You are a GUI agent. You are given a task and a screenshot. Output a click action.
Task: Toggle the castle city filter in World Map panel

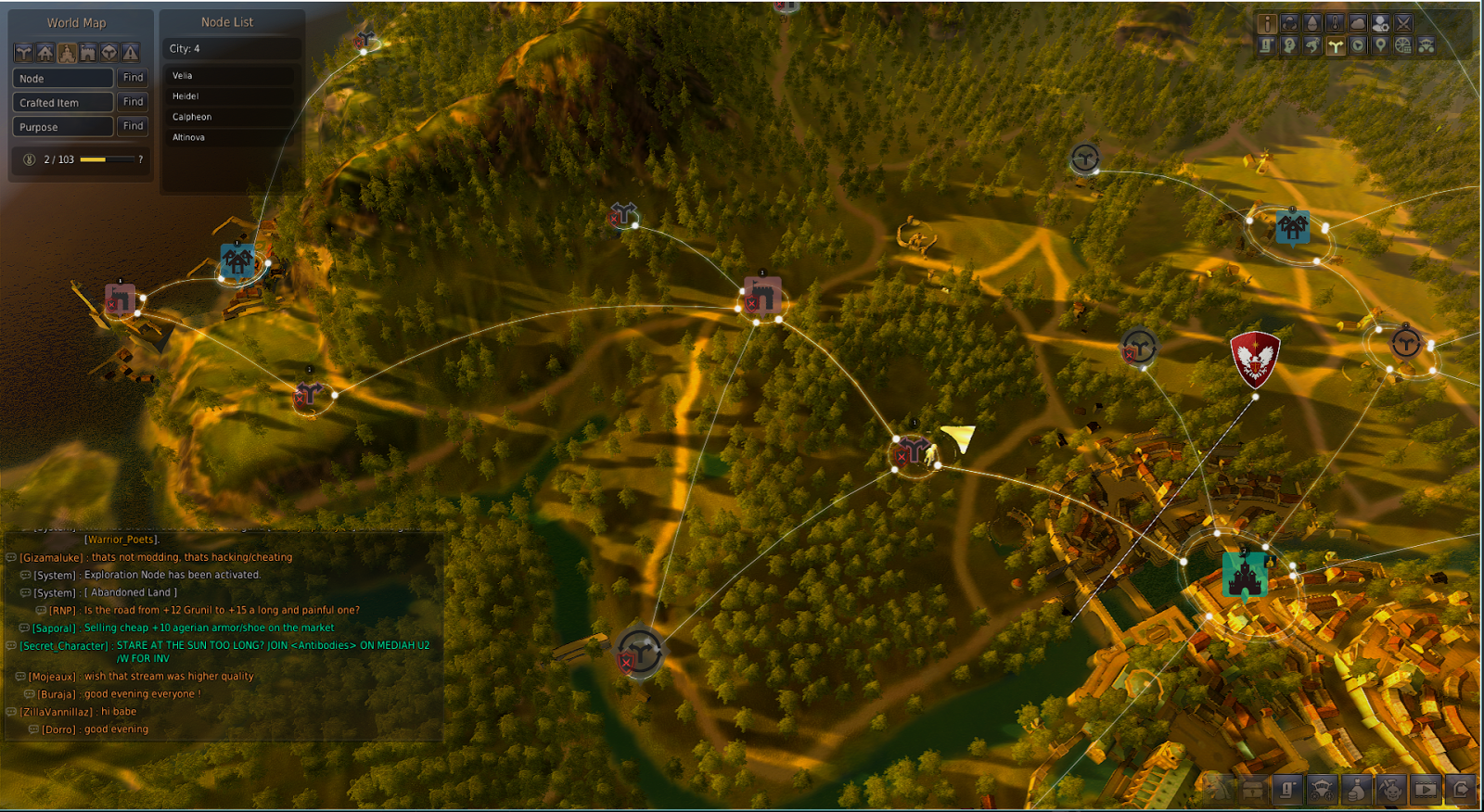click(67, 52)
